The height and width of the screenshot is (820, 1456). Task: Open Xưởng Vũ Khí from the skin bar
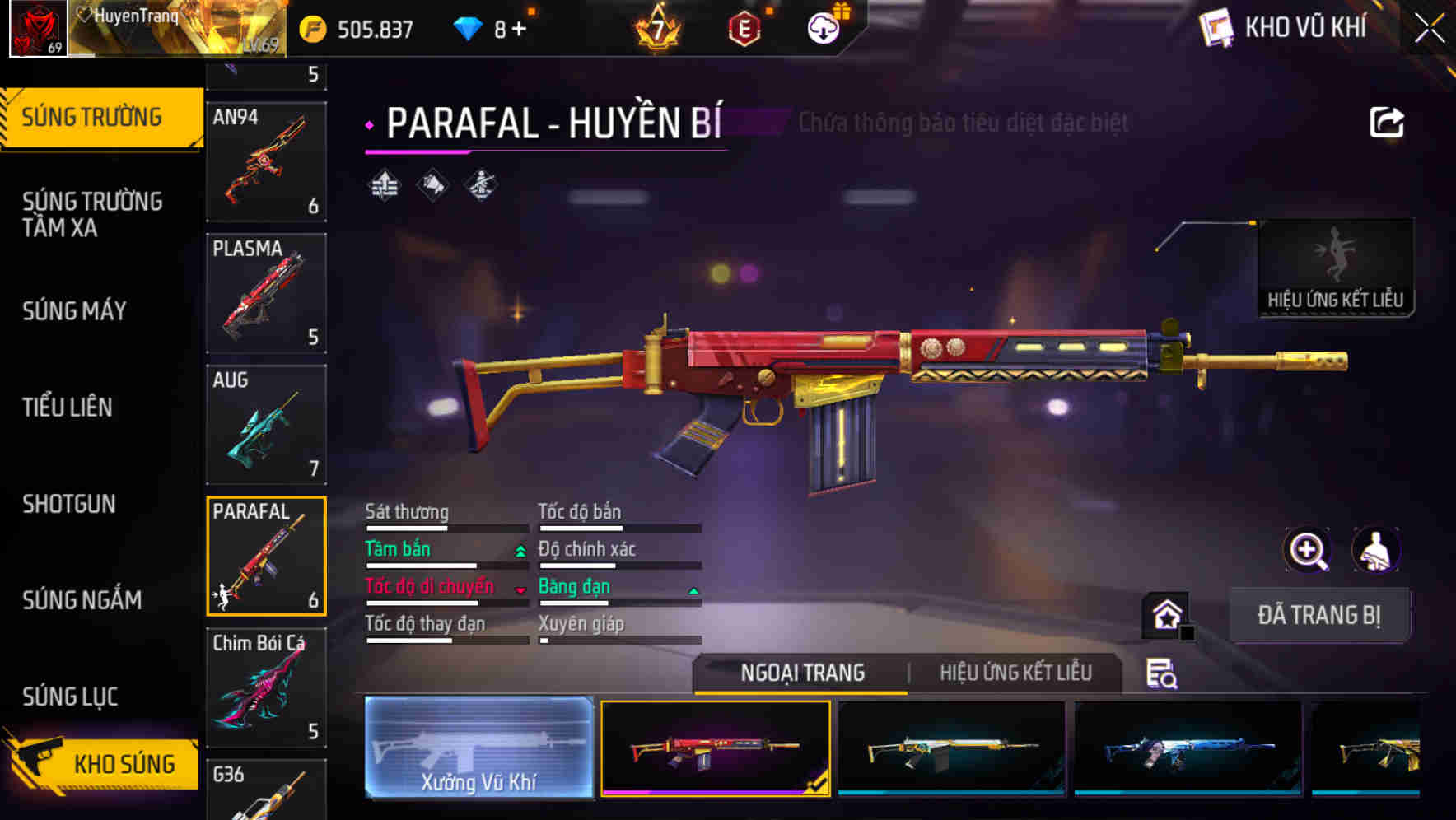(x=478, y=748)
